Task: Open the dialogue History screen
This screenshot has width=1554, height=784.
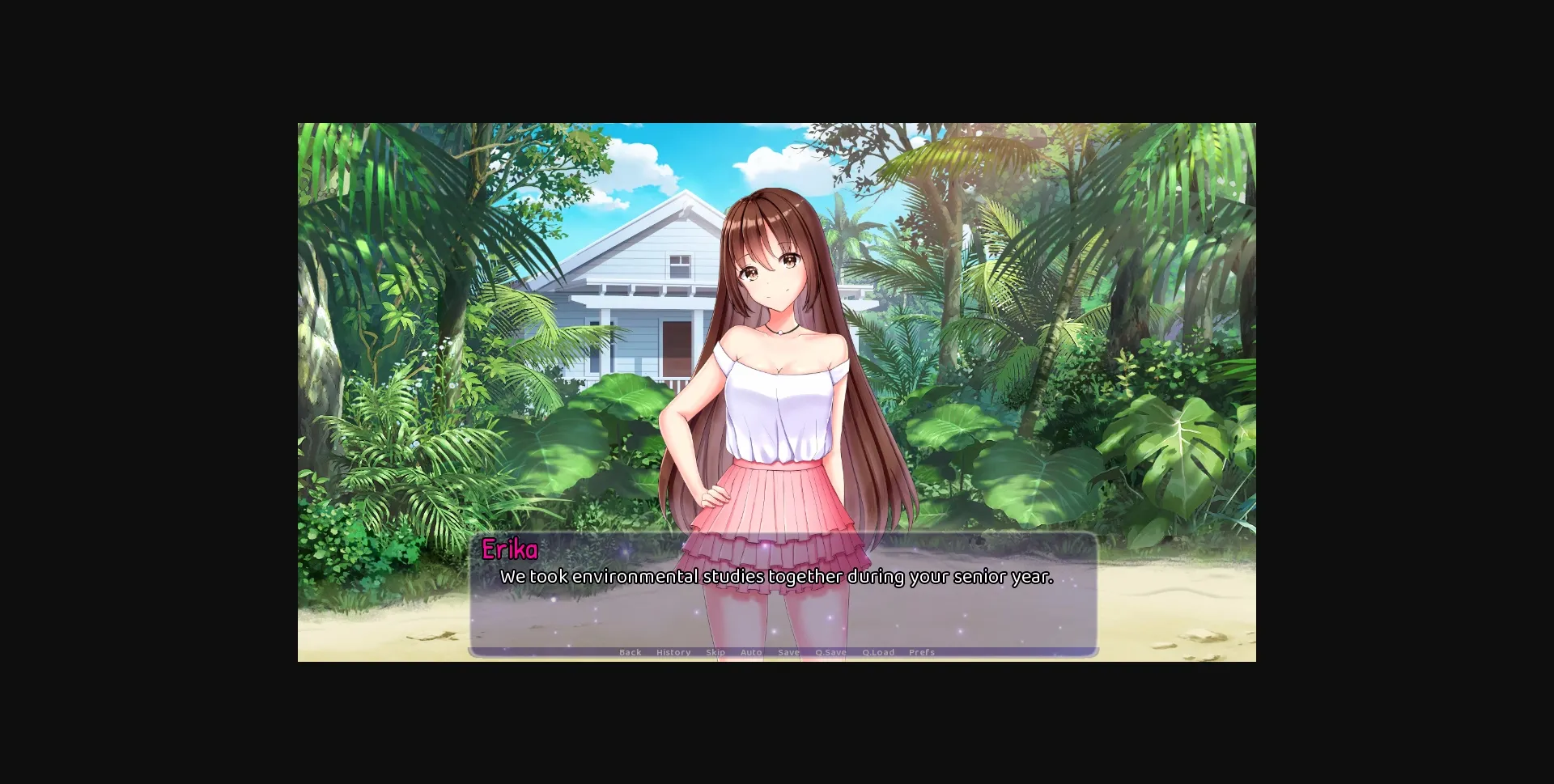Action: 673,652
